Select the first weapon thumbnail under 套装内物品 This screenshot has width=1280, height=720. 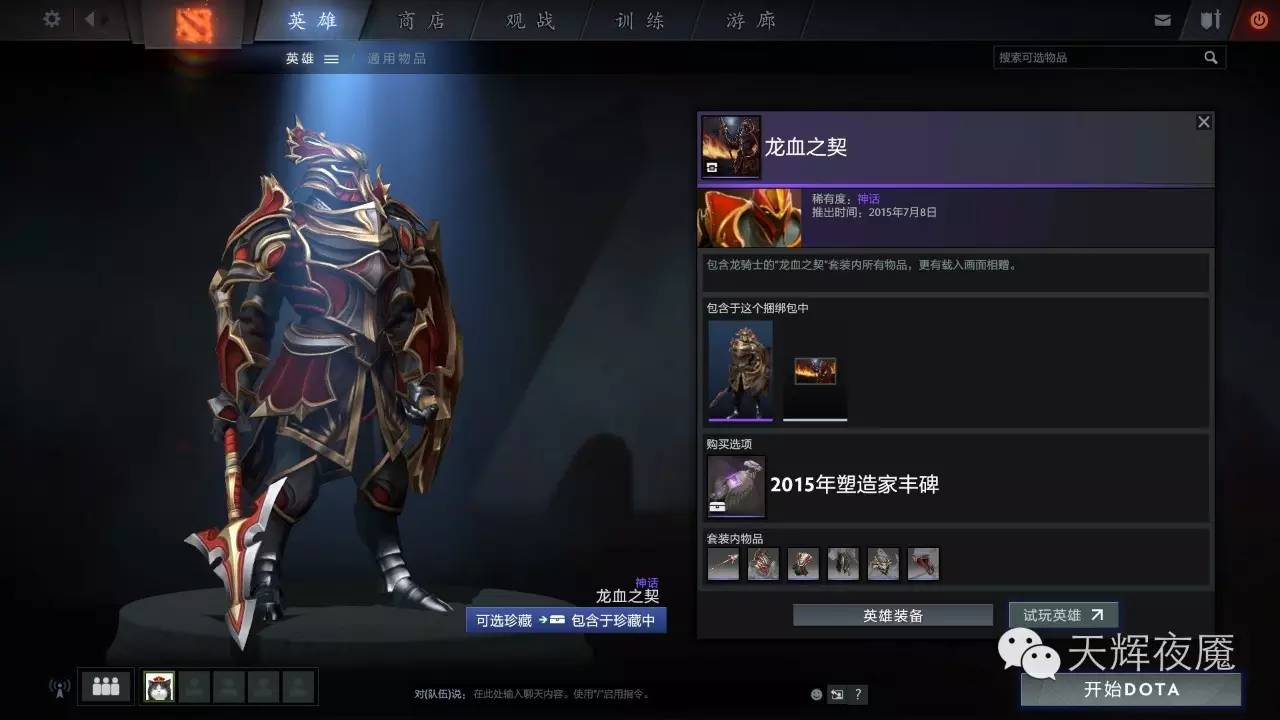[x=722, y=563]
